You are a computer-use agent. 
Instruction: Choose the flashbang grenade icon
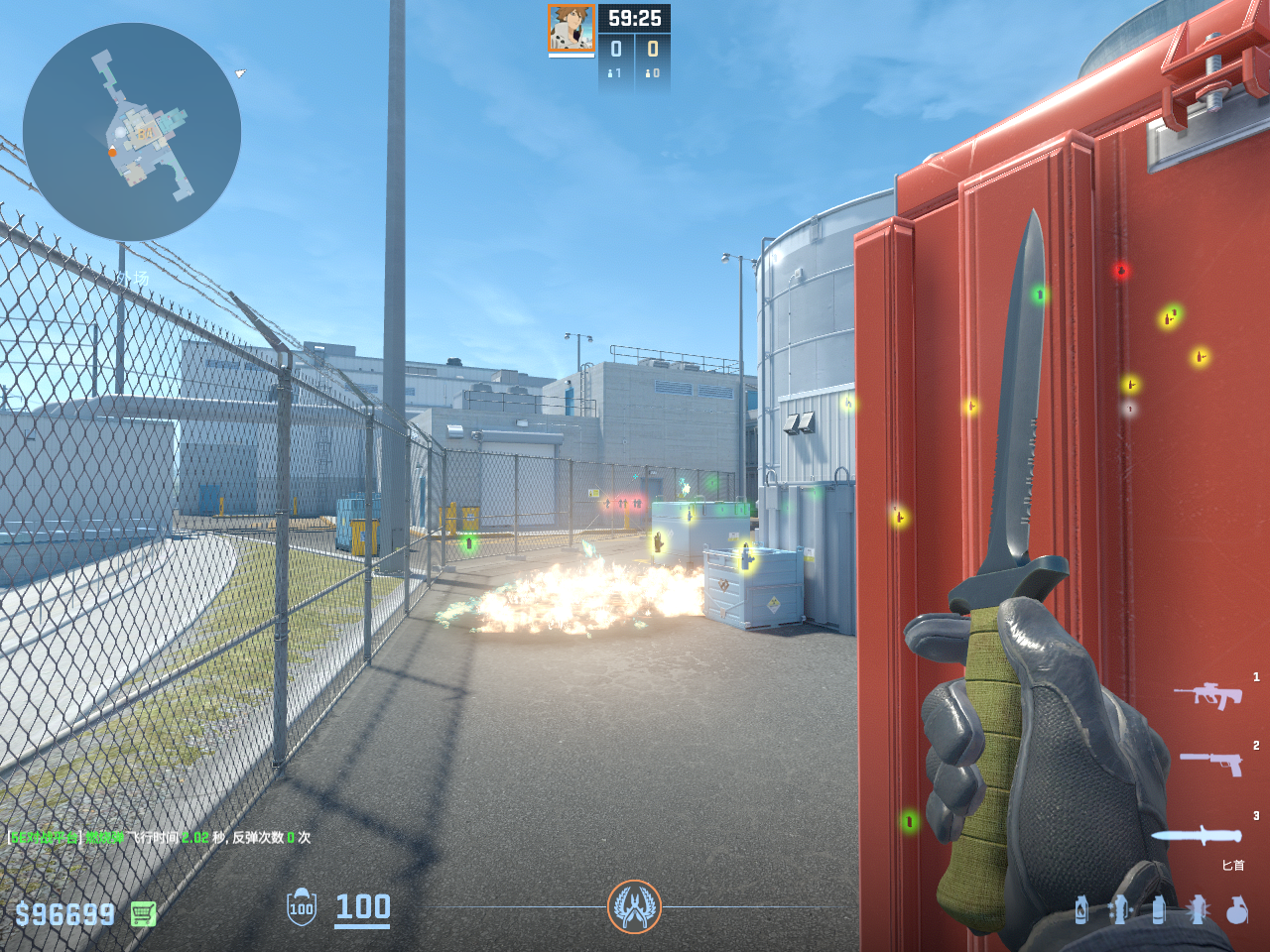(x=1197, y=909)
